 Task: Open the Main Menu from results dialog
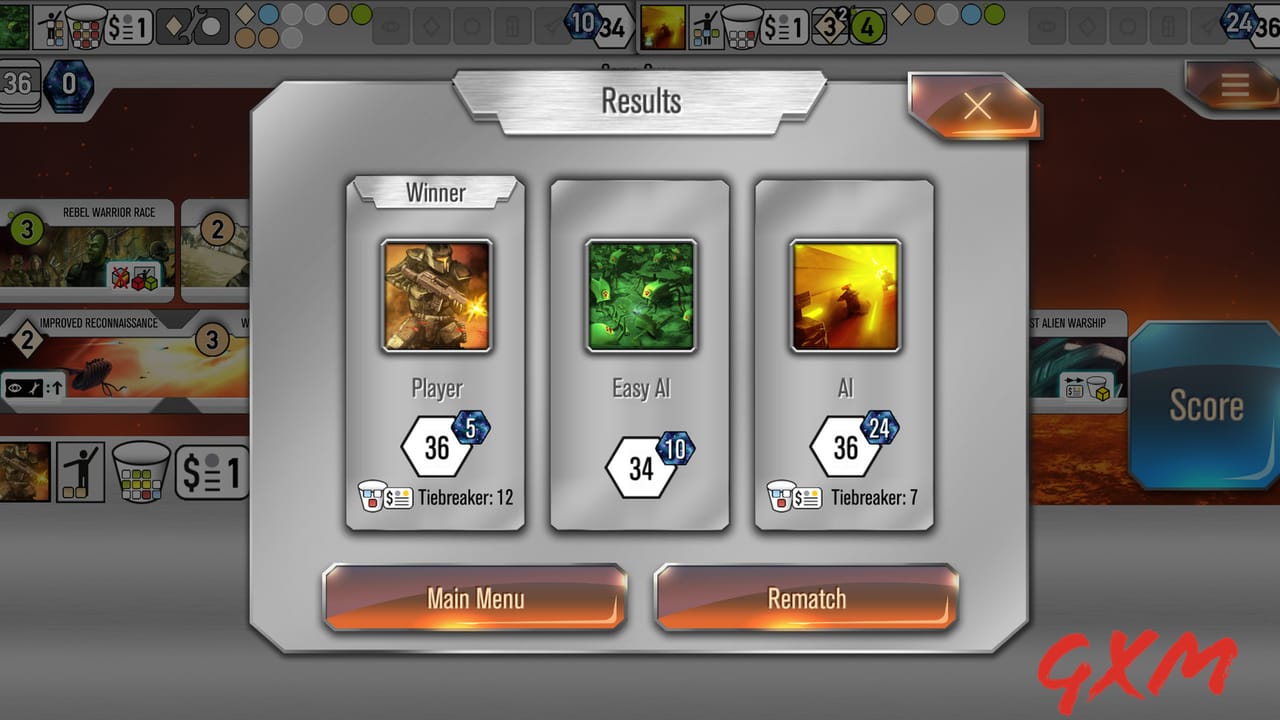[475, 598]
